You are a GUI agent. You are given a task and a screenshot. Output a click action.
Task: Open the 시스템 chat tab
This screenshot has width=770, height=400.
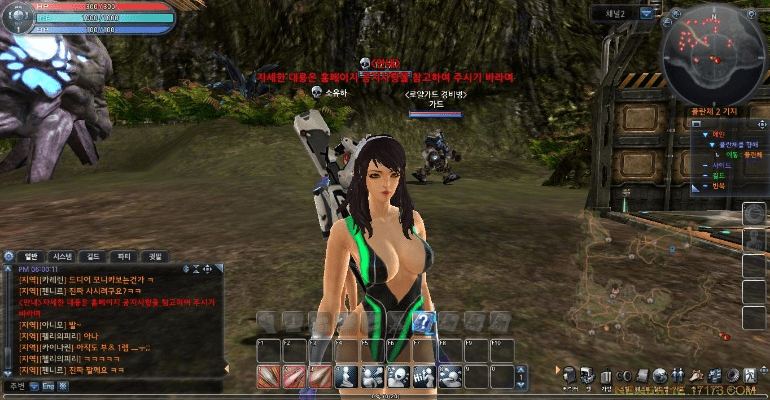62,256
